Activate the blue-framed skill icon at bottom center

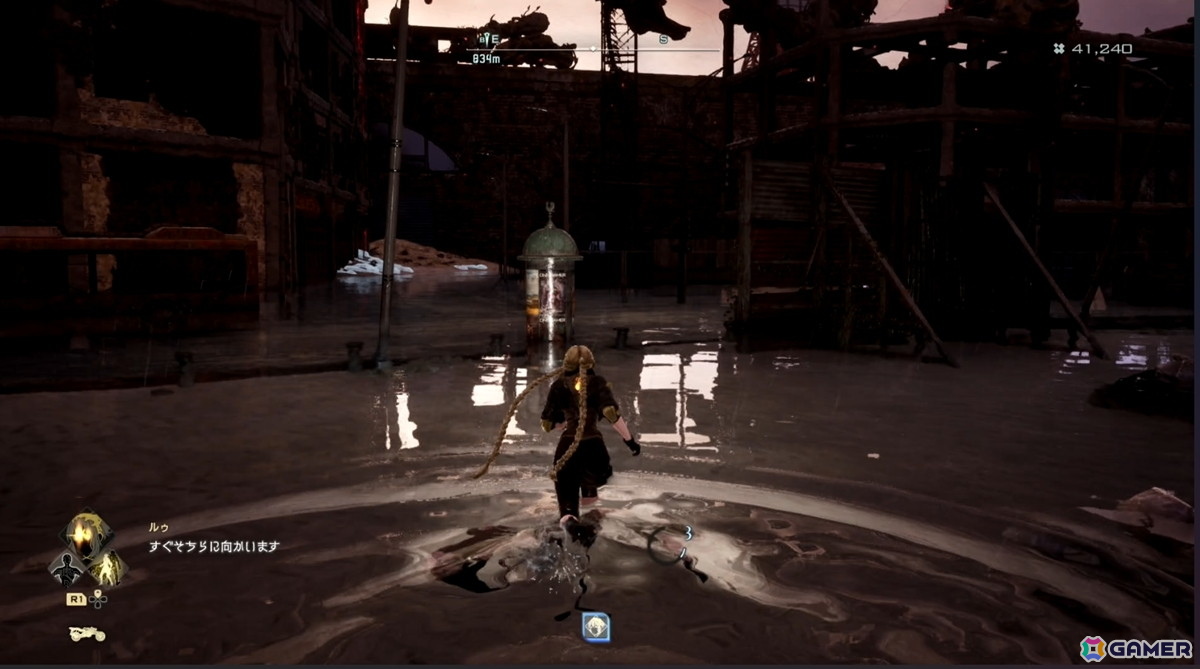pyautogui.click(x=596, y=627)
